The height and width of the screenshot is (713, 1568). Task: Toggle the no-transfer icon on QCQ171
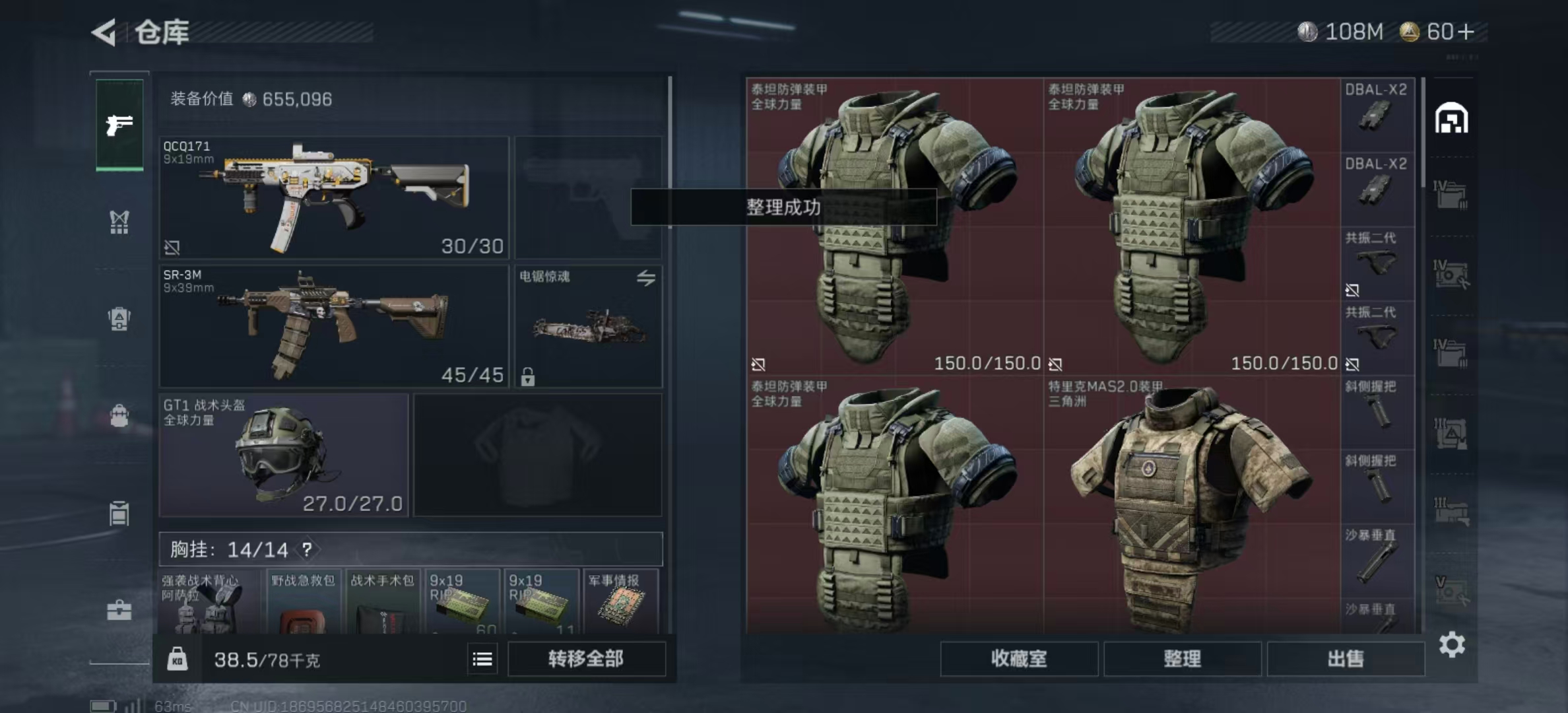click(x=173, y=248)
